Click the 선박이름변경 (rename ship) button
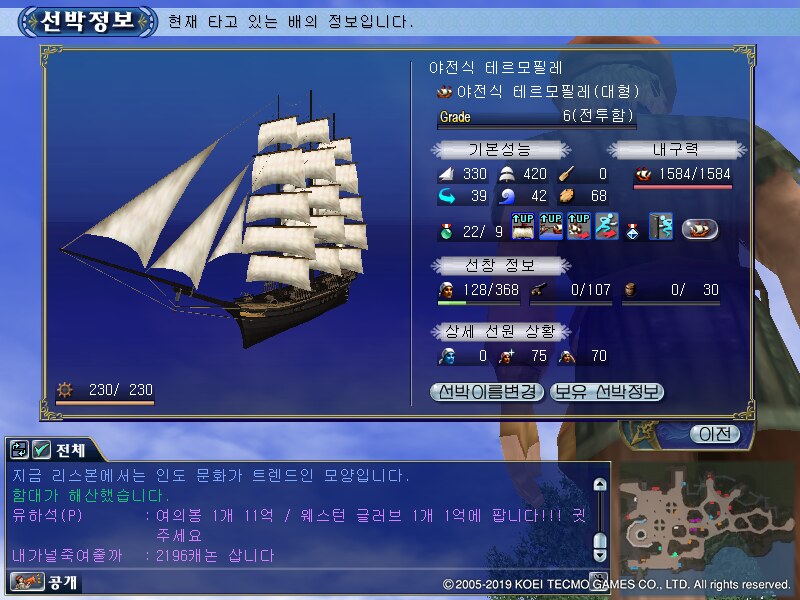 coord(488,392)
